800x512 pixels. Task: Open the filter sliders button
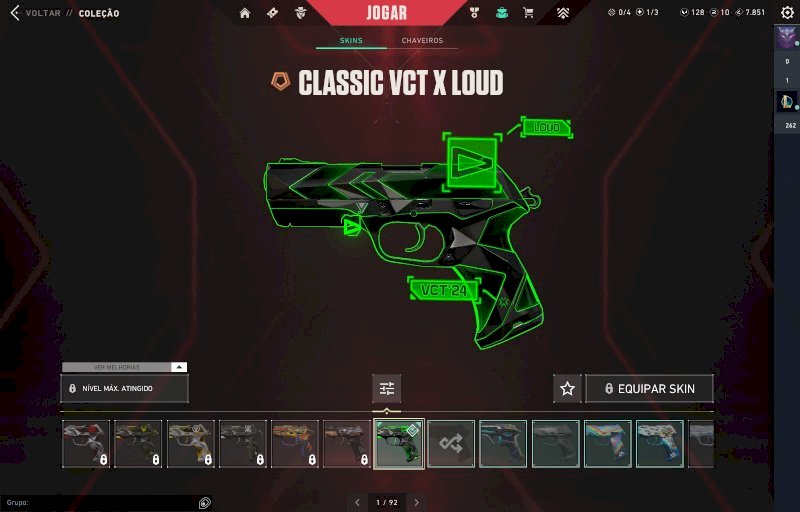pos(387,388)
